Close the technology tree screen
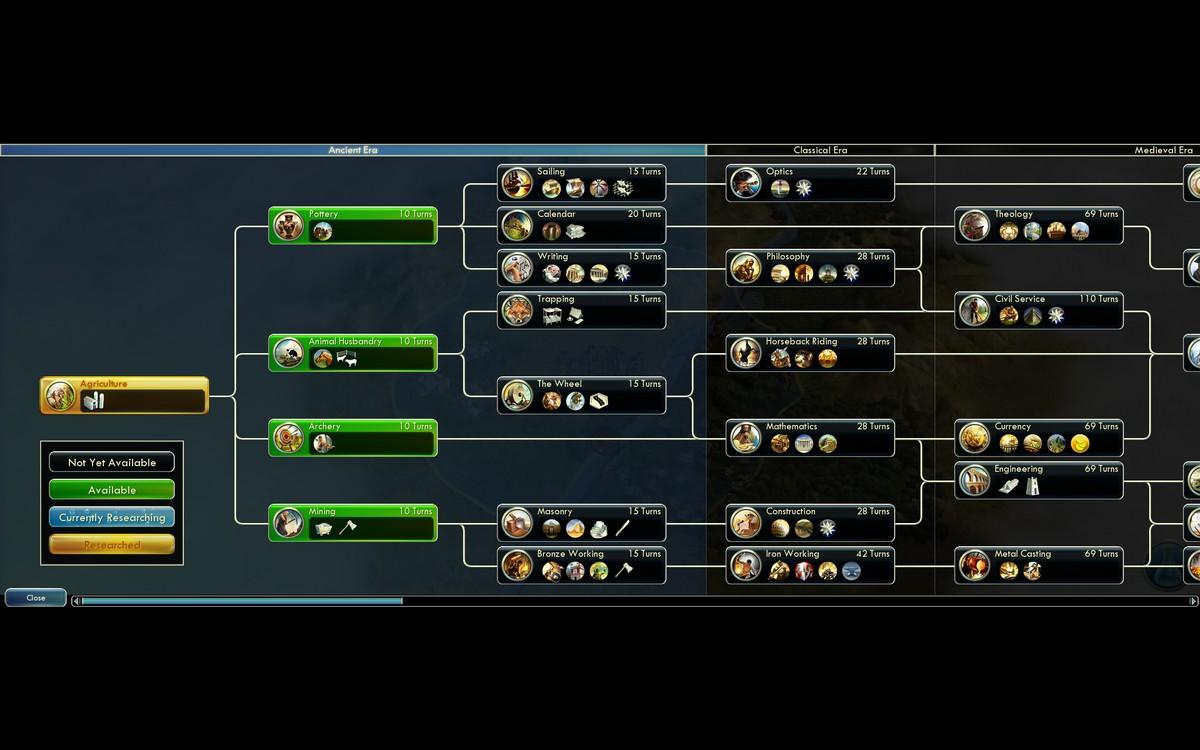 (x=36, y=597)
